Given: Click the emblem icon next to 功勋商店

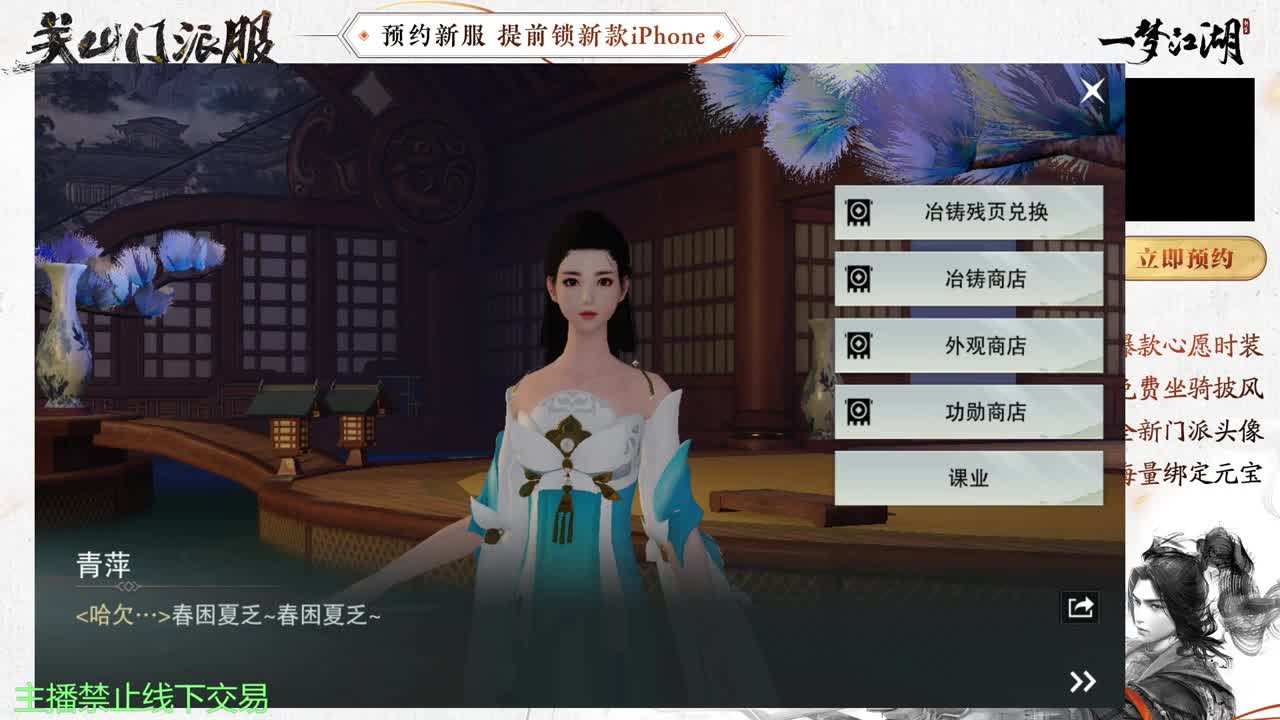Looking at the screenshot, I should pyautogui.click(x=858, y=412).
